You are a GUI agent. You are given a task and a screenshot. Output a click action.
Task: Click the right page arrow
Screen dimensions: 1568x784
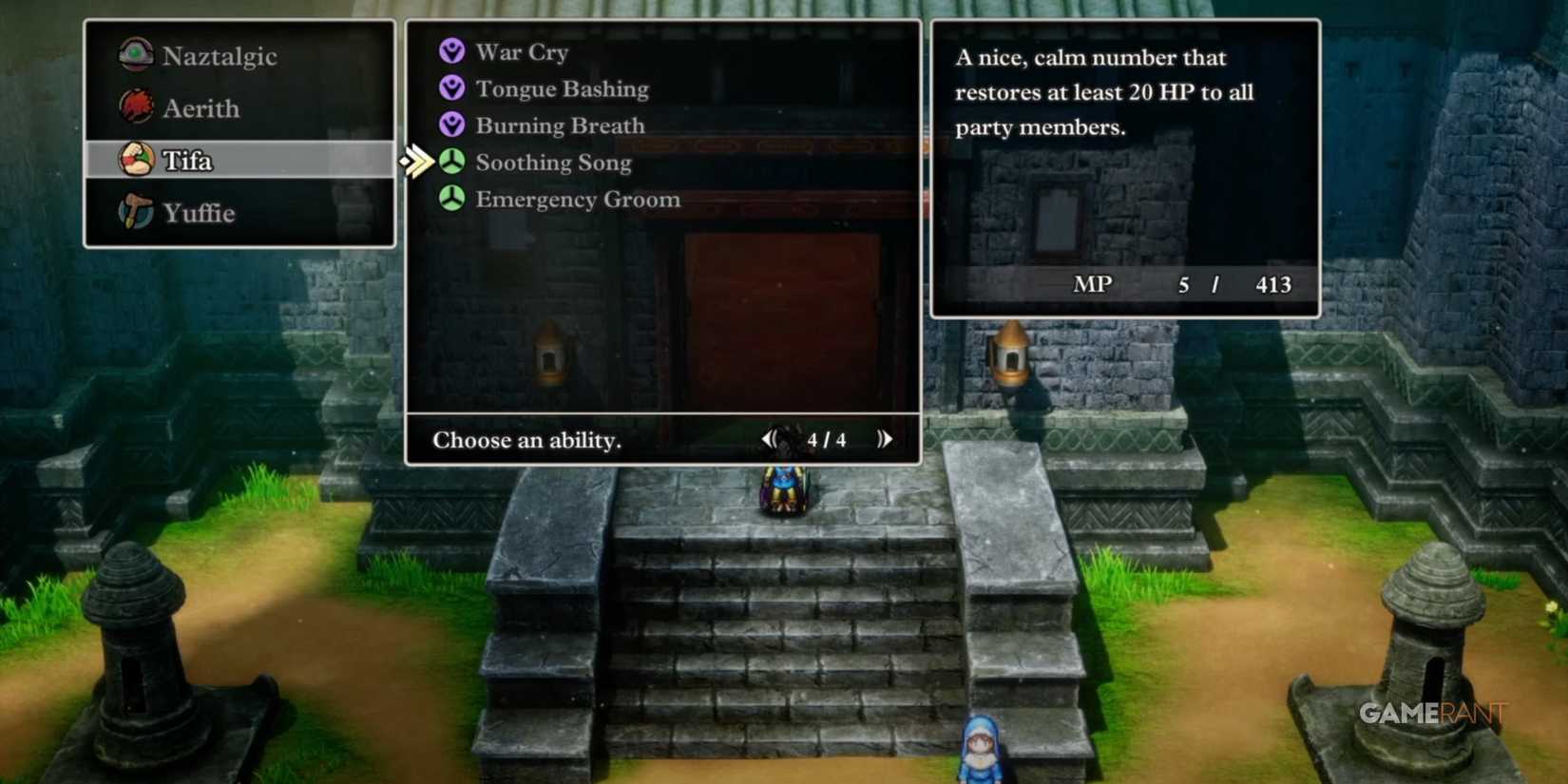[885, 438]
